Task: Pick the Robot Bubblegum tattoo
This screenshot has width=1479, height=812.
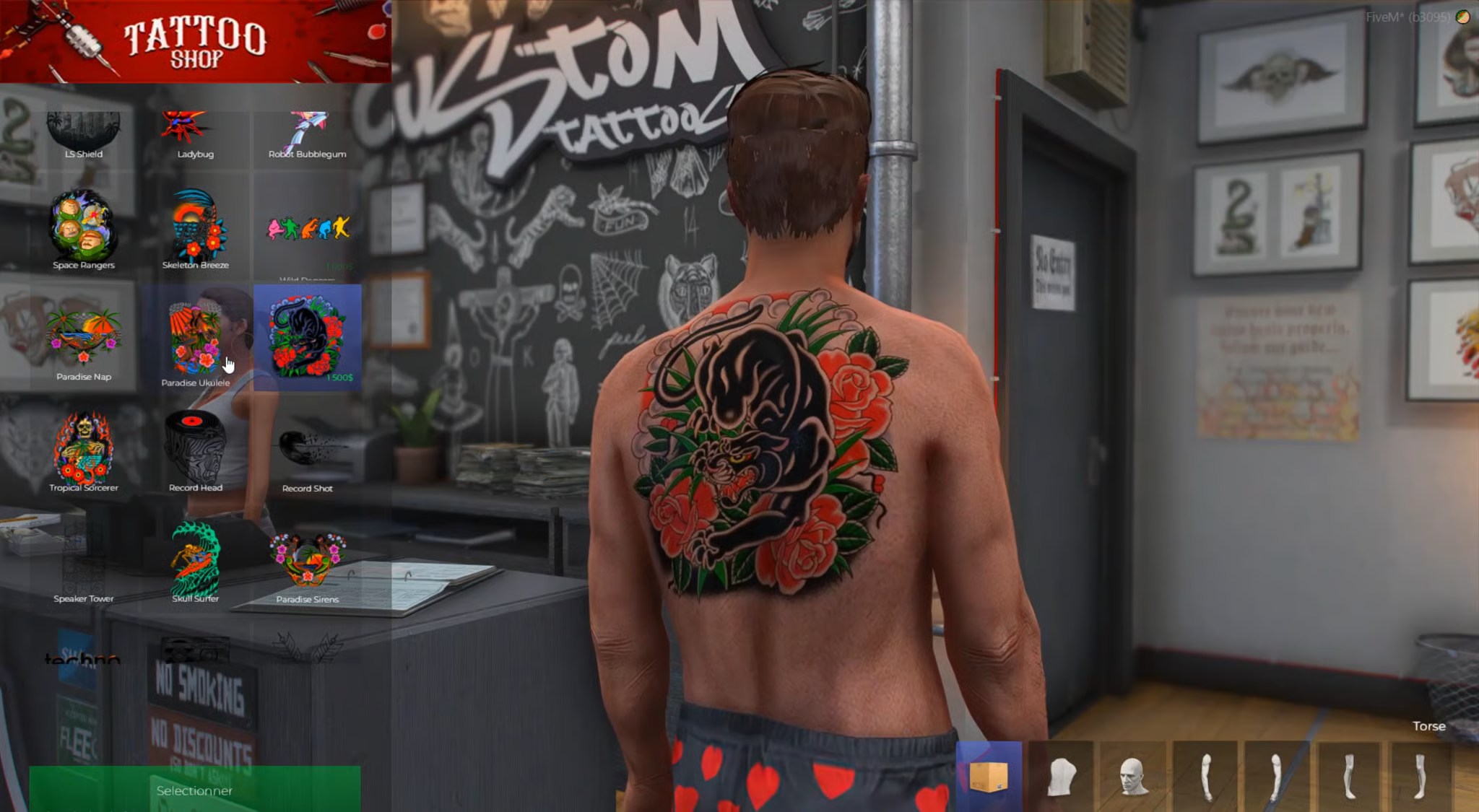Action: pyautogui.click(x=308, y=134)
